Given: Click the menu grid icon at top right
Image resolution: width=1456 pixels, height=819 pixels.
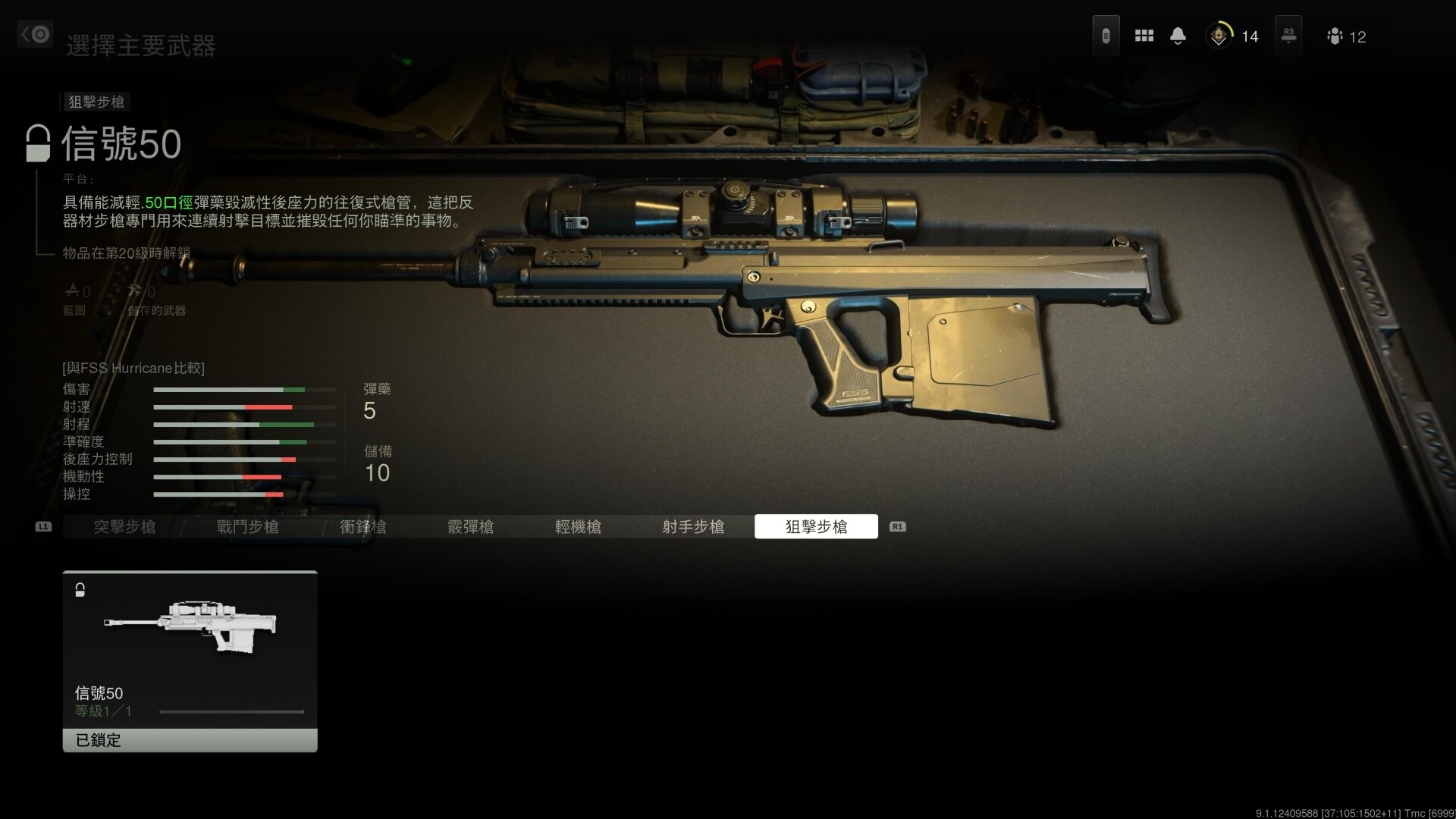Looking at the screenshot, I should 1144,35.
